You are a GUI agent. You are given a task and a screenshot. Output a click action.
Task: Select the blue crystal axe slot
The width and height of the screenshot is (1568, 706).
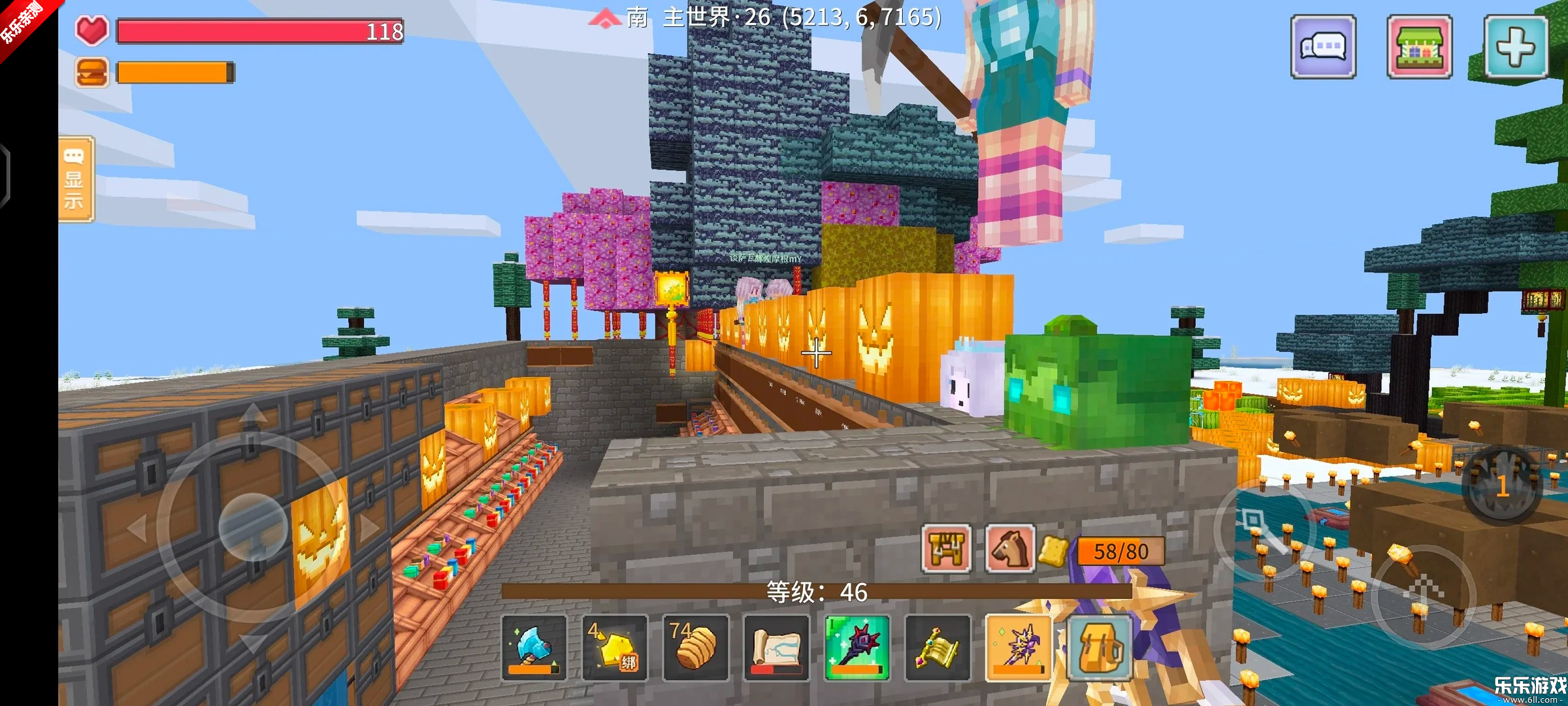coord(534,647)
